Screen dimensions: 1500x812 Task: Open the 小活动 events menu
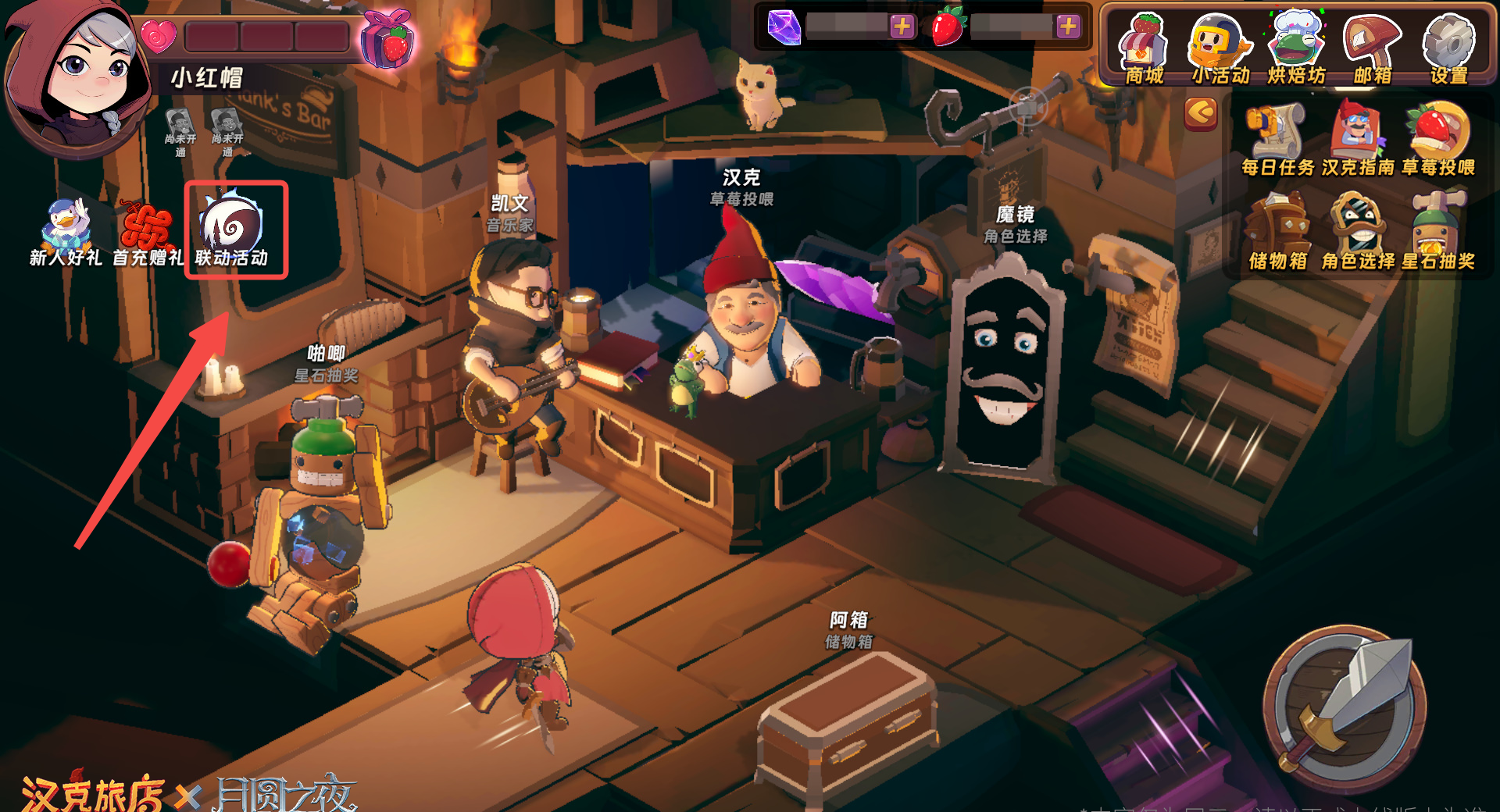coord(1220,48)
